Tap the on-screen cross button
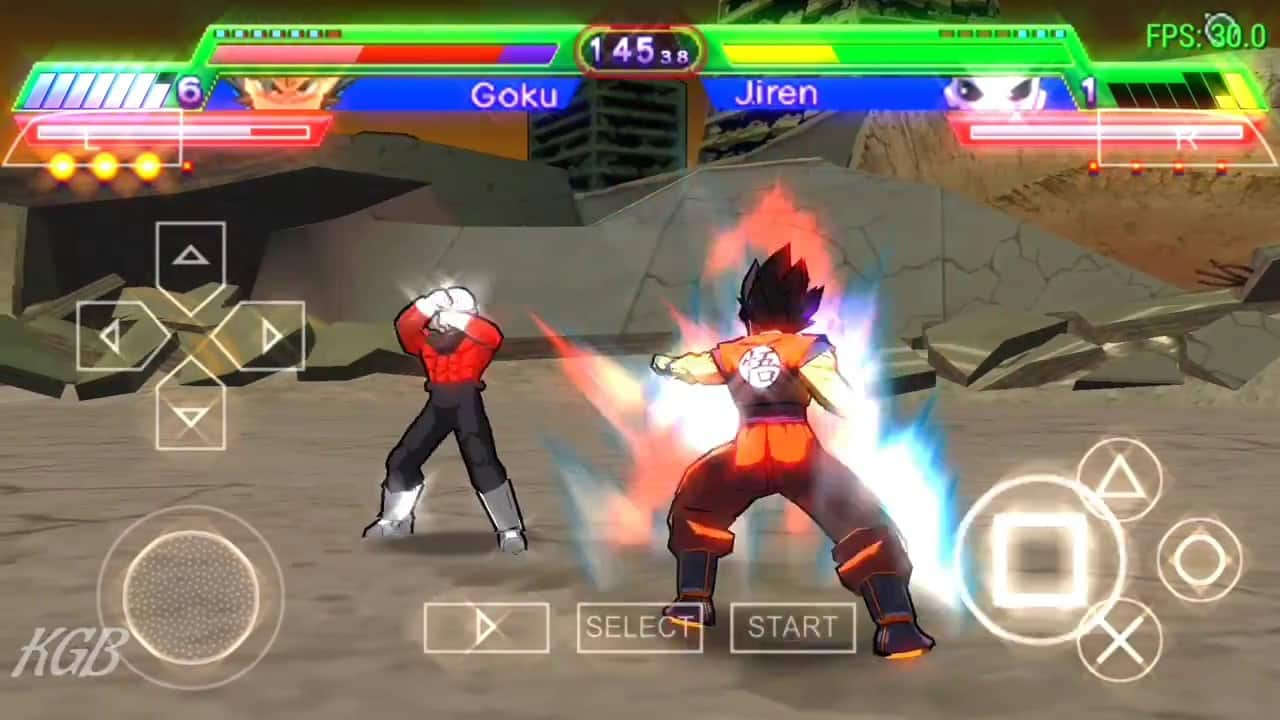 pos(1120,640)
